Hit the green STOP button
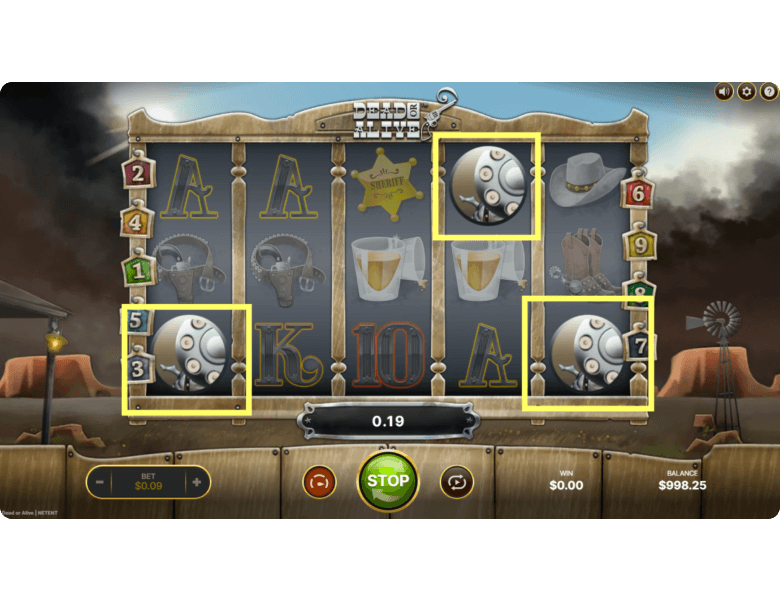Viewport: 780px width, 600px height. (388, 481)
